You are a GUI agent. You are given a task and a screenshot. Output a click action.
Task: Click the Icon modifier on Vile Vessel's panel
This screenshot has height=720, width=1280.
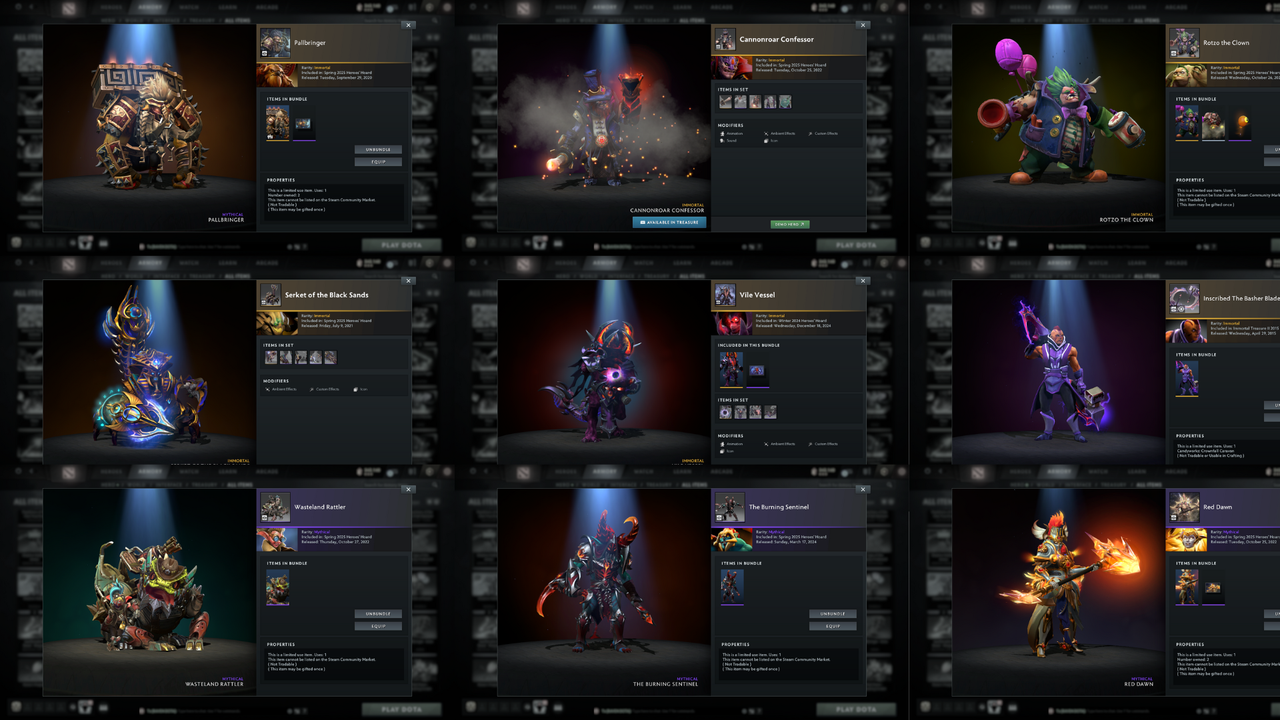[722, 450]
